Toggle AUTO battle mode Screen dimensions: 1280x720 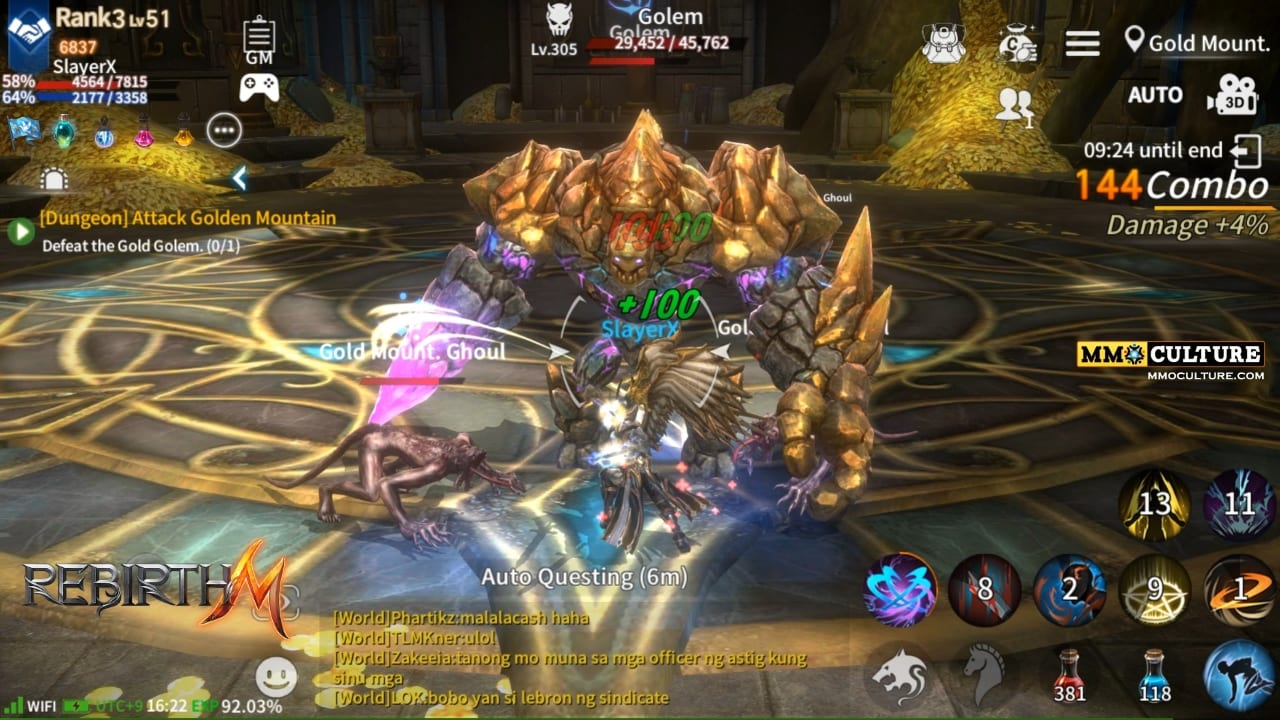point(1155,95)
